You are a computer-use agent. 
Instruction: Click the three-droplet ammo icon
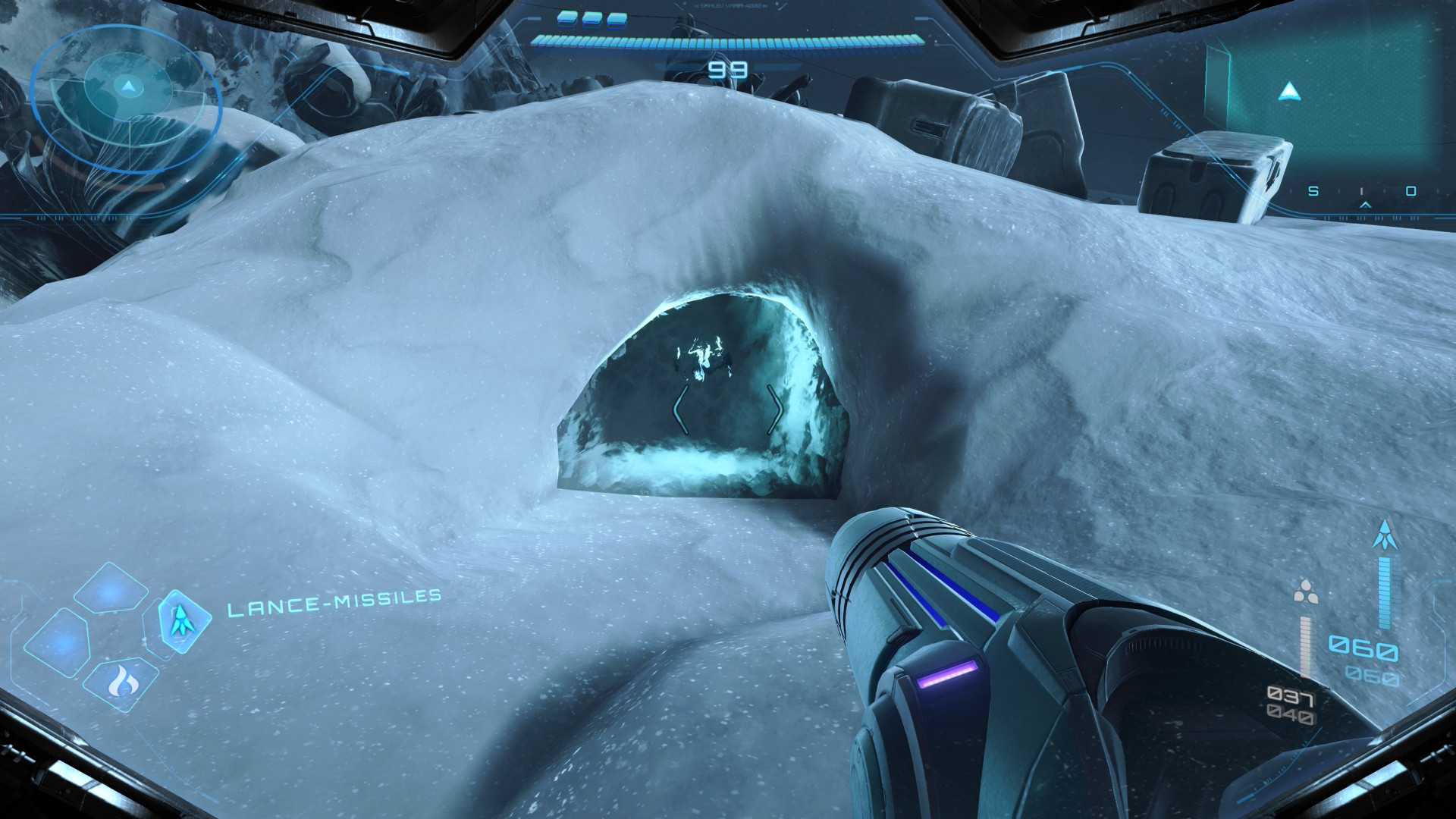tap(1305, 592)
